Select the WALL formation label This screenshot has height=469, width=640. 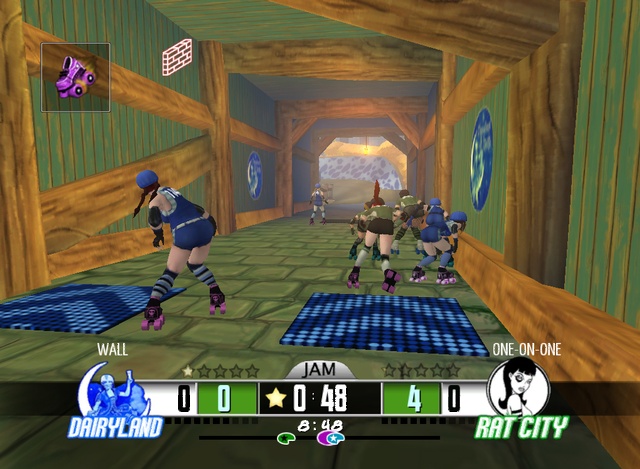pos(112,350)
